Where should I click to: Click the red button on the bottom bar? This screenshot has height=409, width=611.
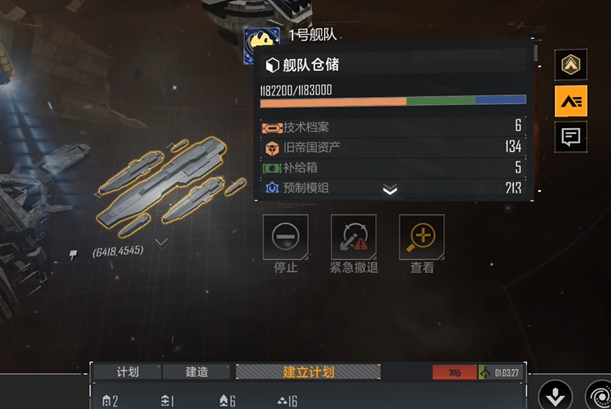(454, 372)
